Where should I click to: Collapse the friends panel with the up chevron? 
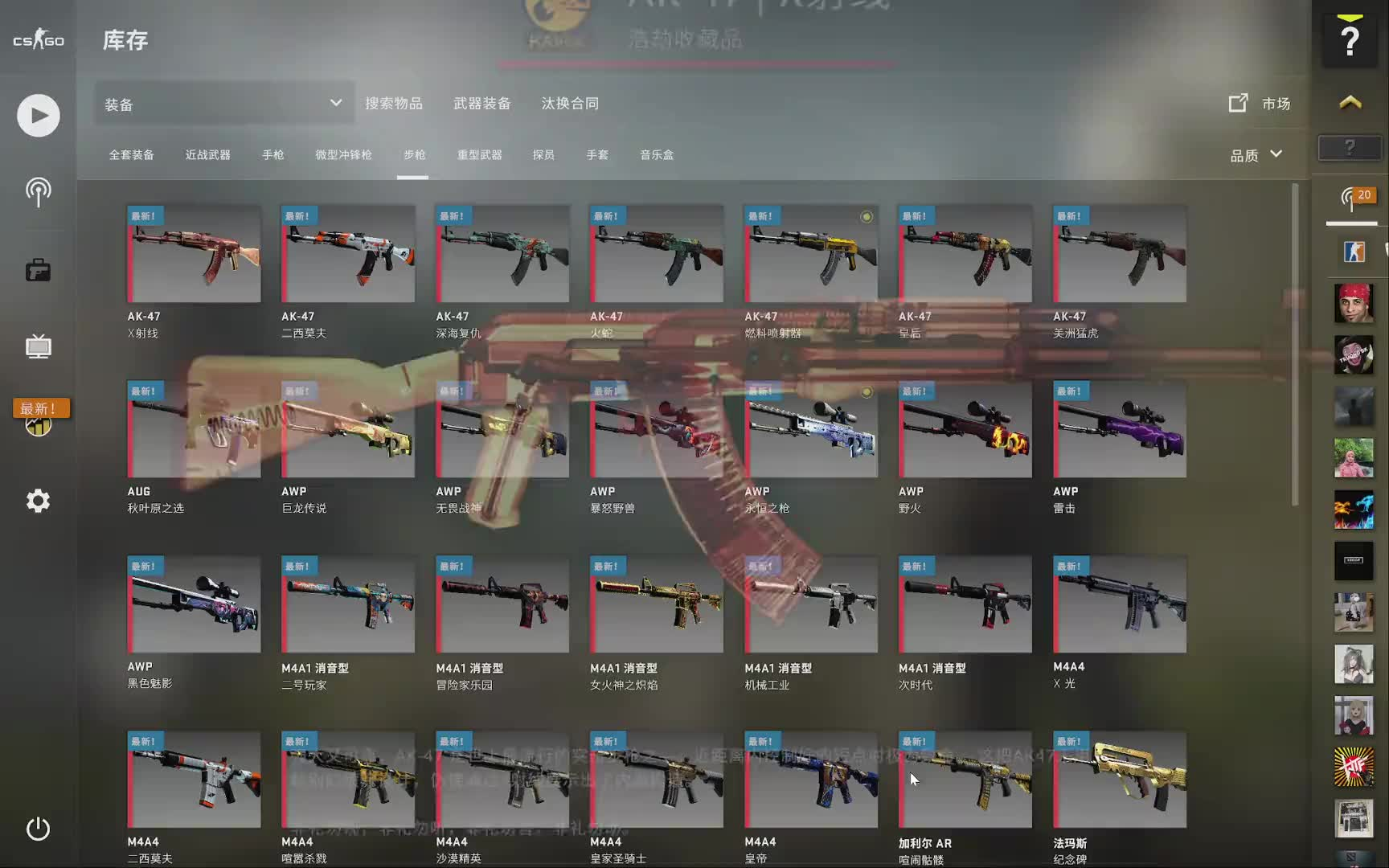[x=1350, y=103]
